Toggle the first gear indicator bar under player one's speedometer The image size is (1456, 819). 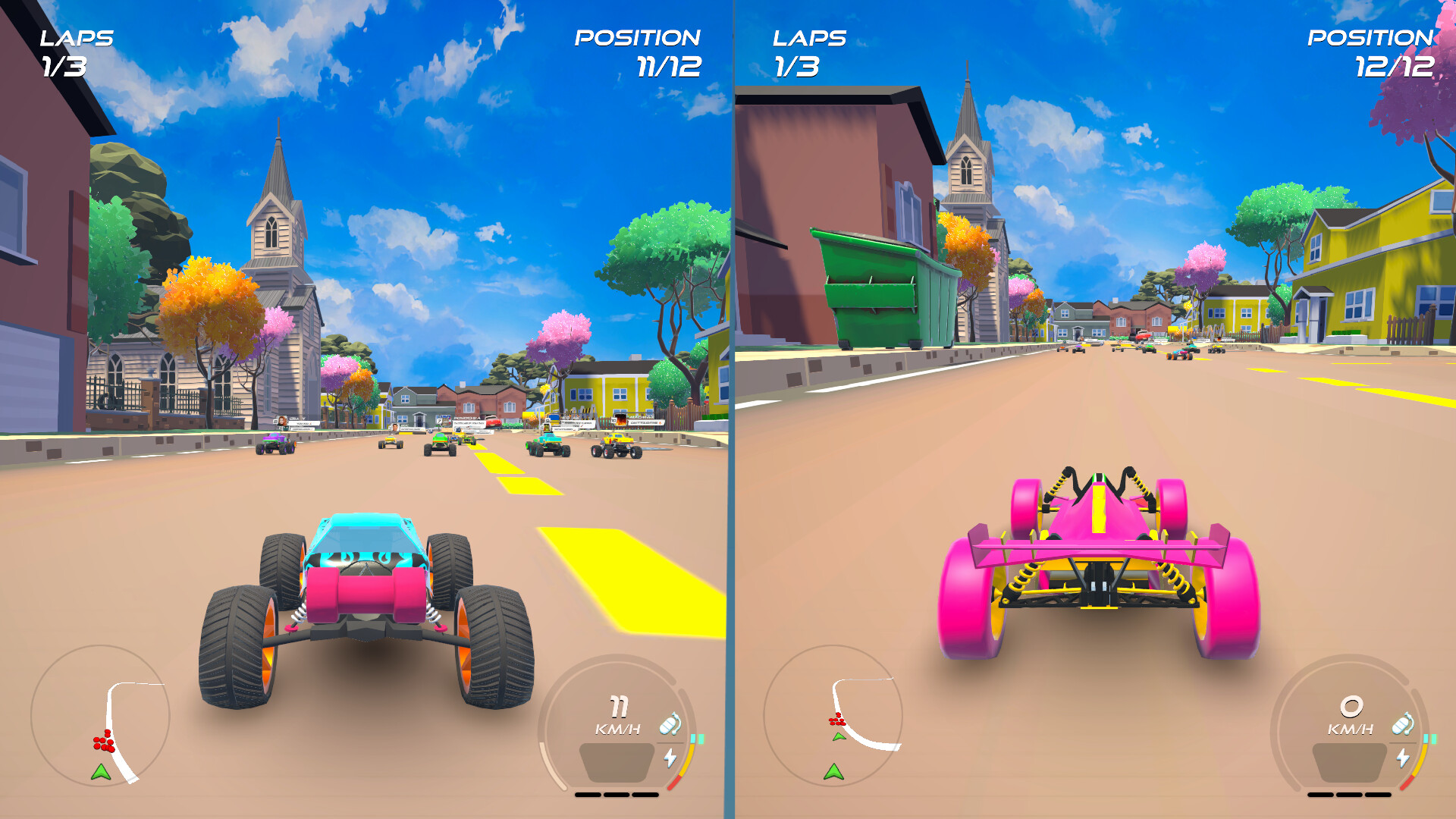coord(588,795)
